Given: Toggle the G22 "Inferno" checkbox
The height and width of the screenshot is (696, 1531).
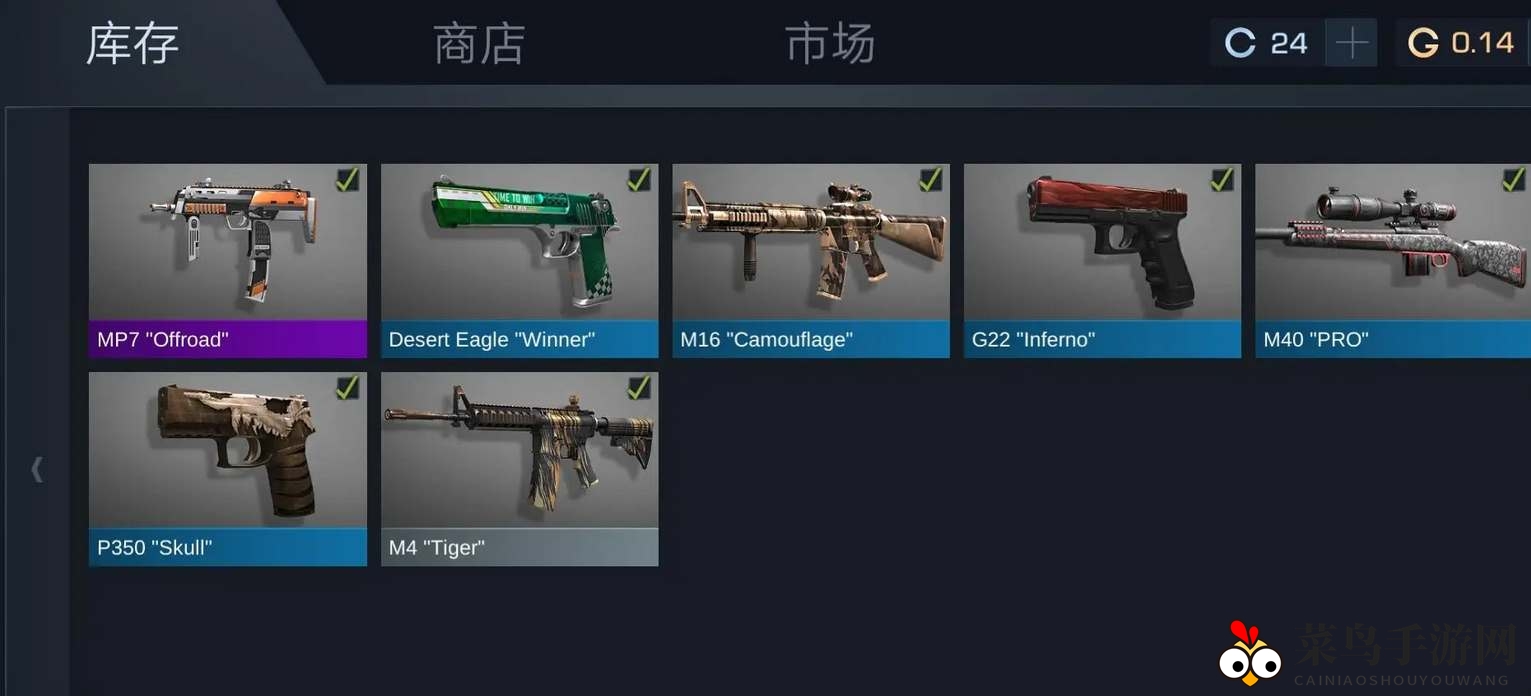Looking at the screenshot, I should (x=1221, y=180).
